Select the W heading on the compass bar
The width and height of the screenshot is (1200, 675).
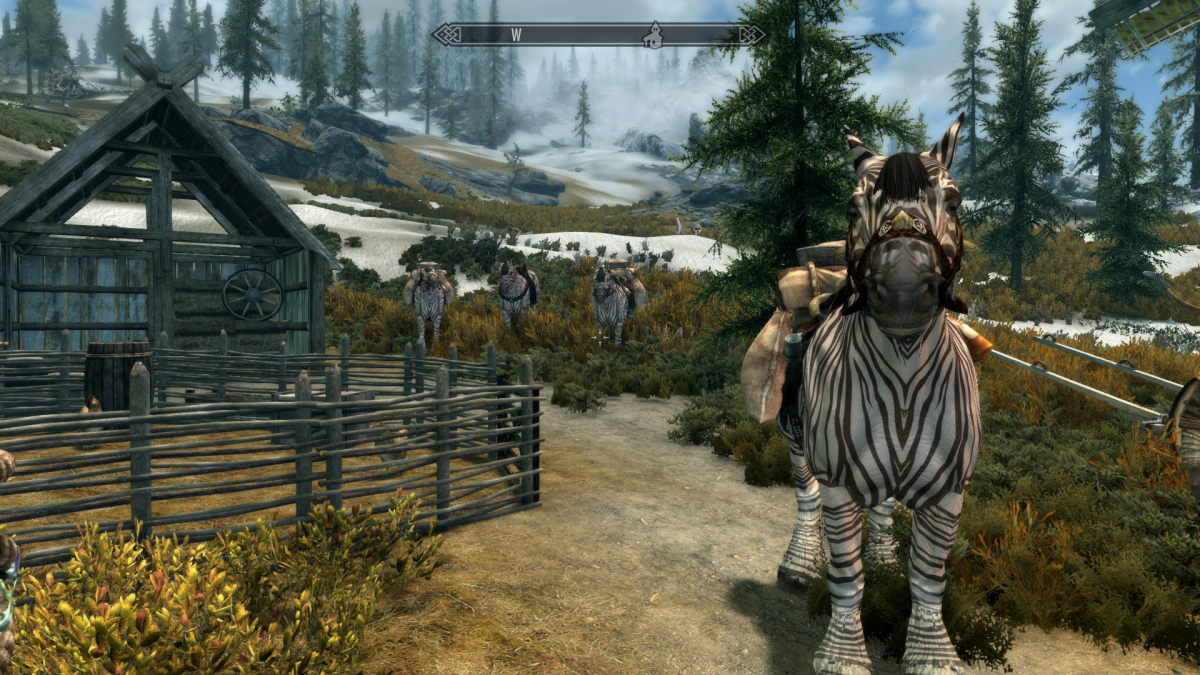(x=516, y=35)
